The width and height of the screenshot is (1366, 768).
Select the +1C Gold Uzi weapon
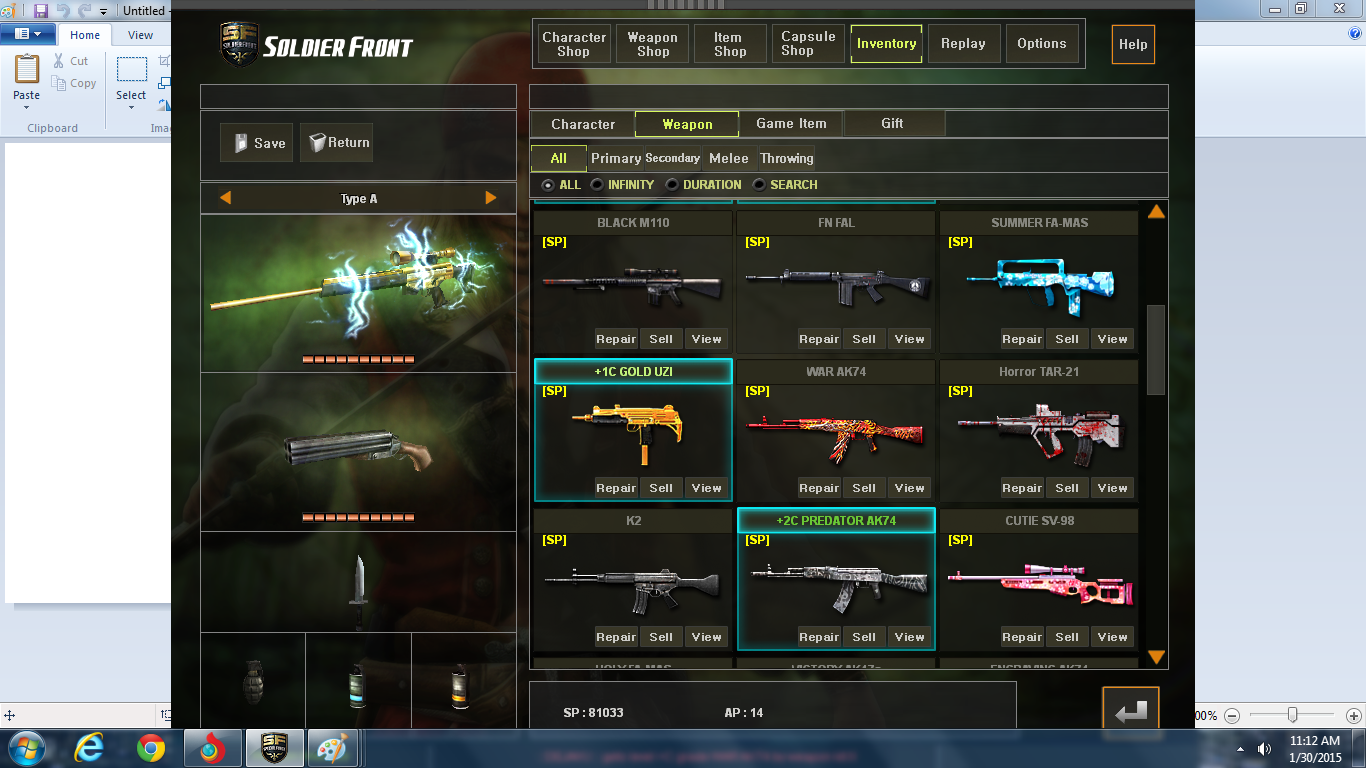click(x=632, y=425)
